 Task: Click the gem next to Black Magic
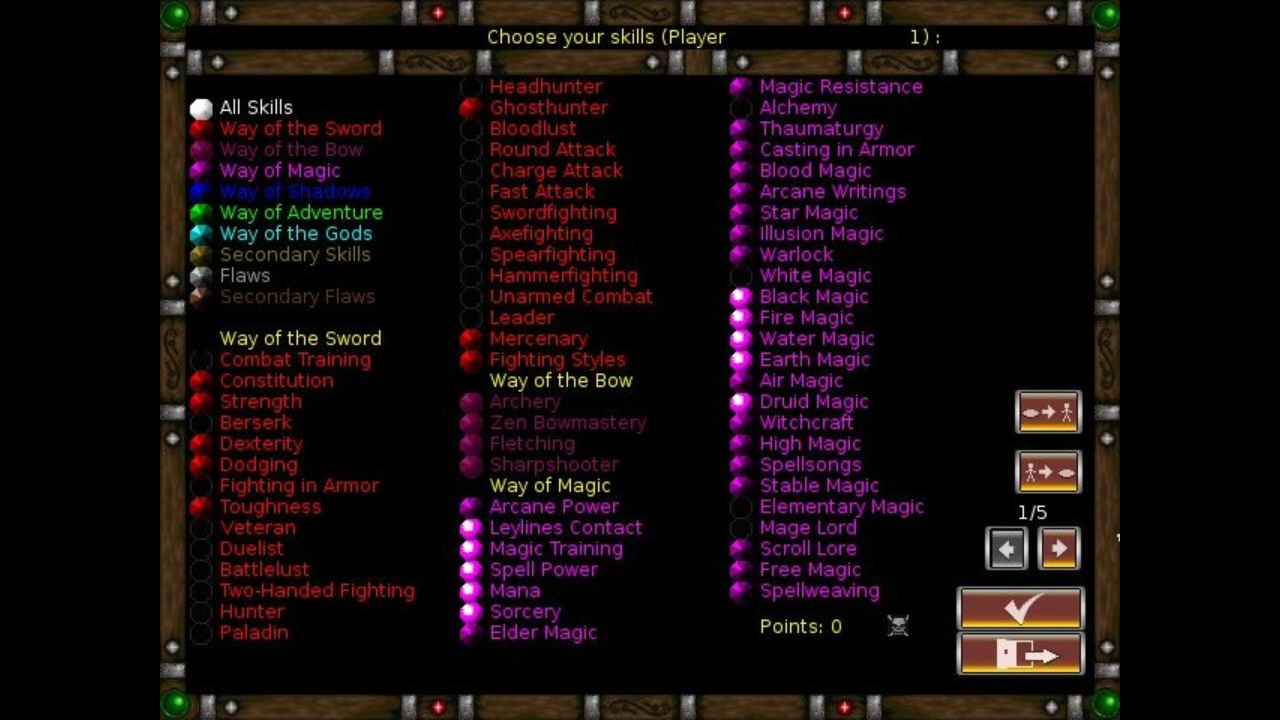pyautogui.click(x=740, y=296)
